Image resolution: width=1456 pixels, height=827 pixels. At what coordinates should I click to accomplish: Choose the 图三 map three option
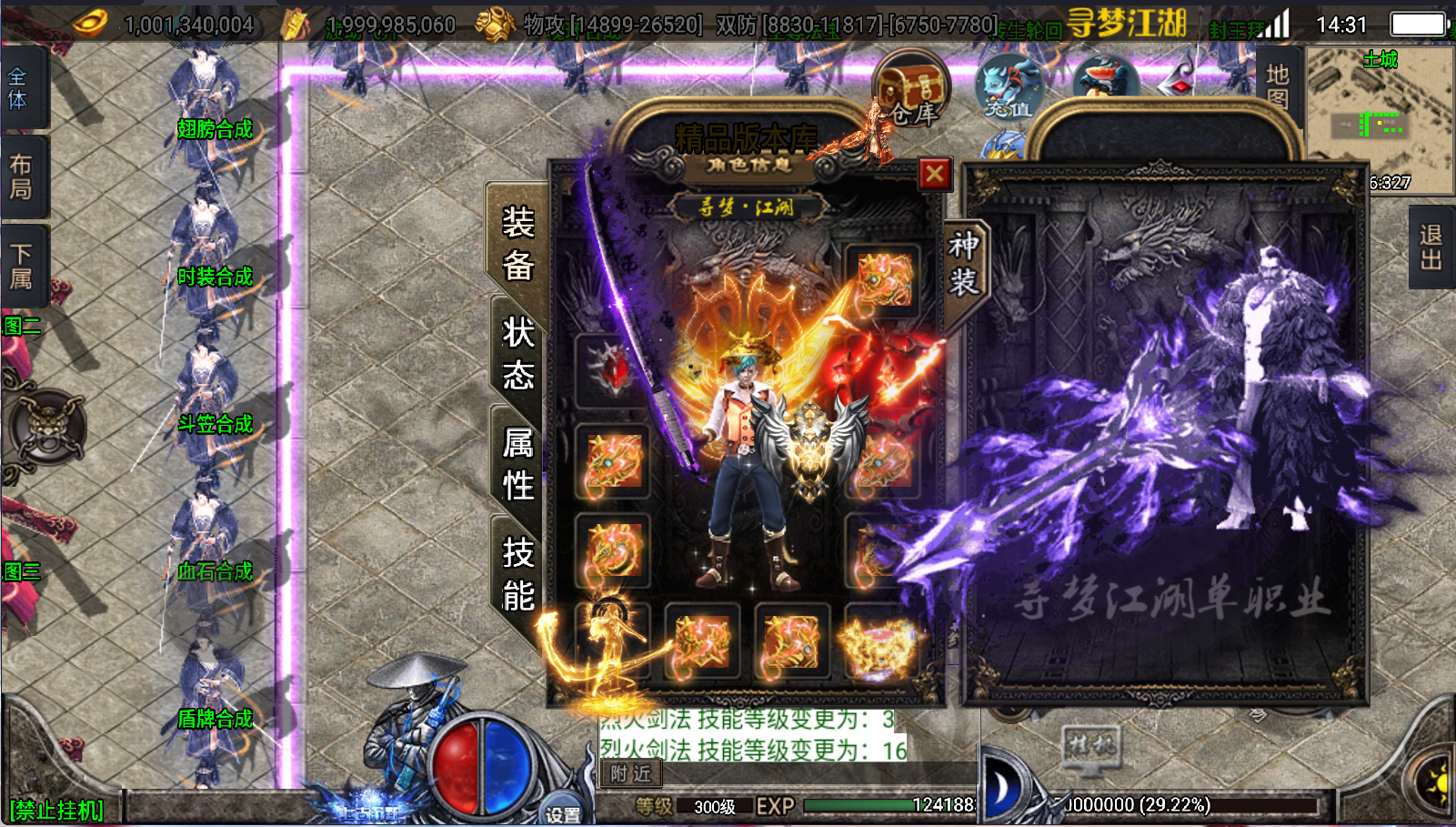[22, 571]
